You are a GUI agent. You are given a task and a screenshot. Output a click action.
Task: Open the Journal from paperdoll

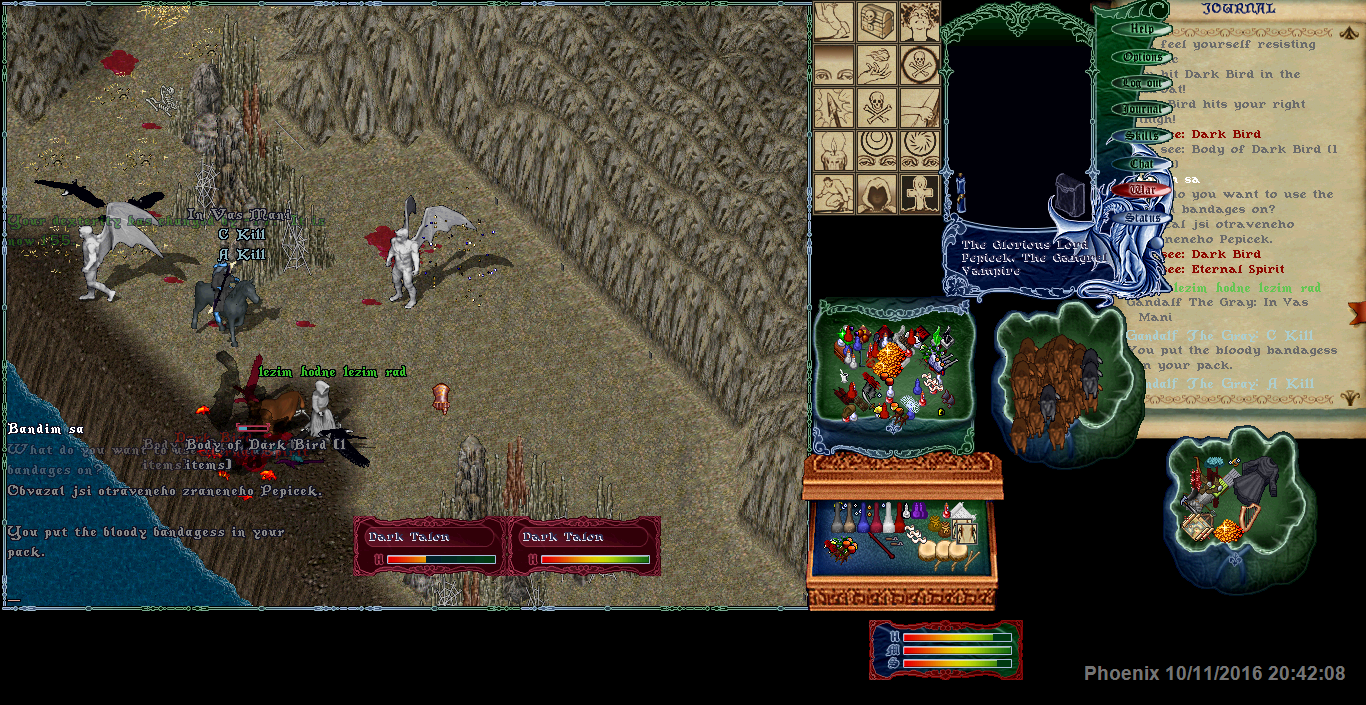click(1141, 110)
